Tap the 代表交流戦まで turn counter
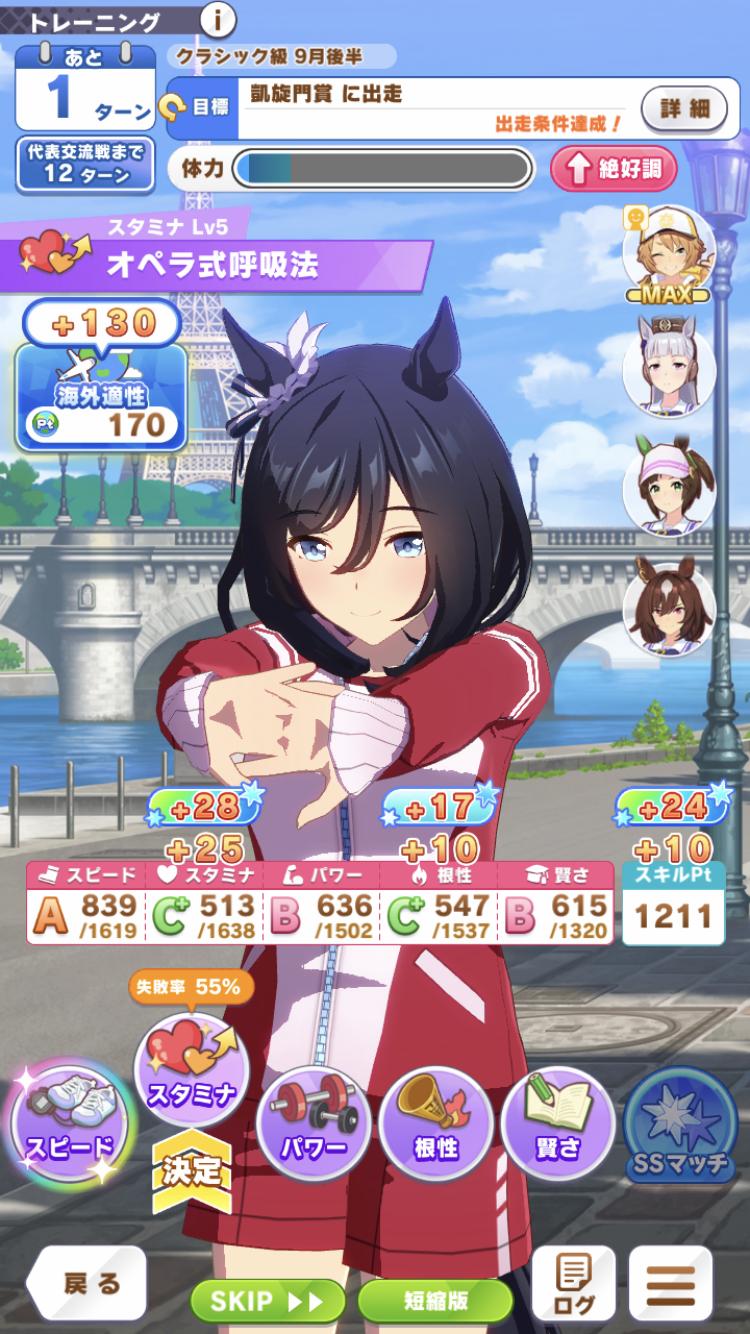This screenshot has width=750, height=1334. click(x=85, y=163)
